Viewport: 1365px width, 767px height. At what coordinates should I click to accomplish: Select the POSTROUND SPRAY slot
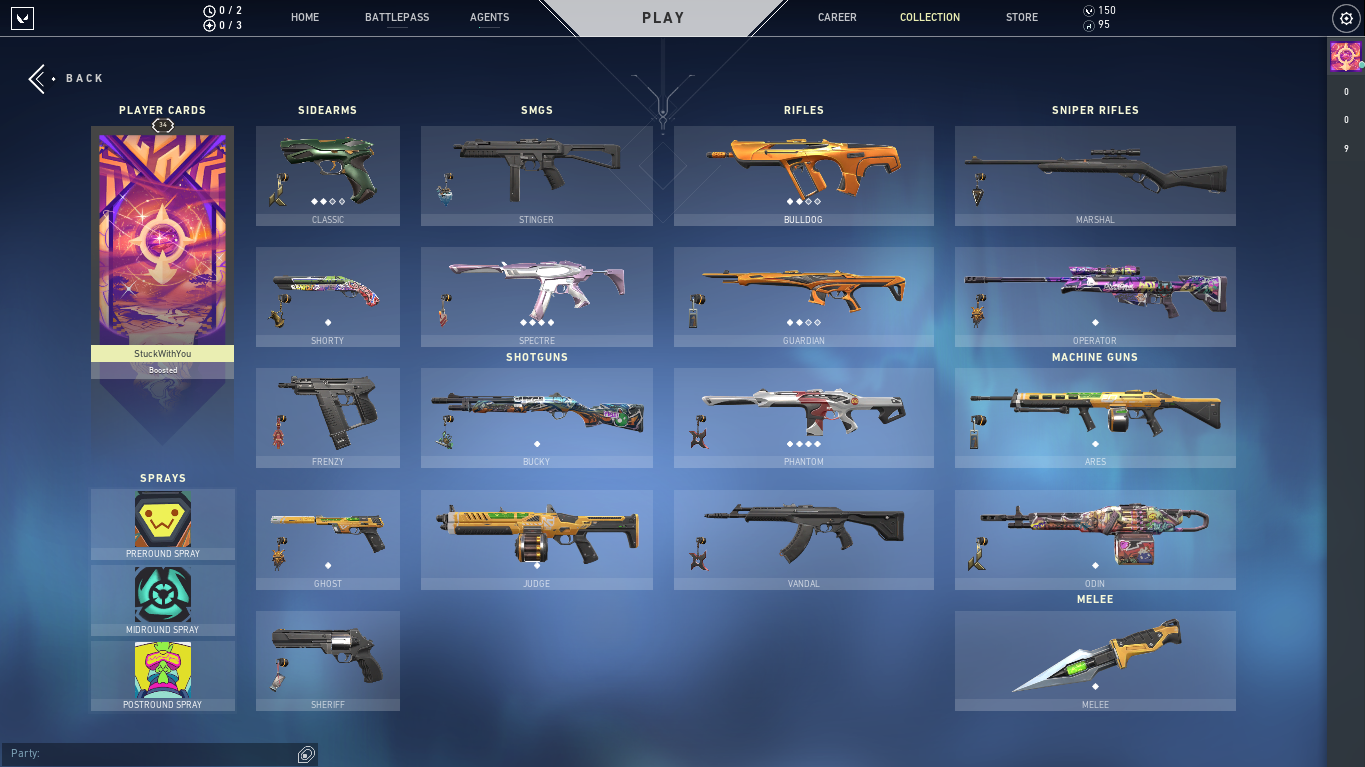(162, 675)
